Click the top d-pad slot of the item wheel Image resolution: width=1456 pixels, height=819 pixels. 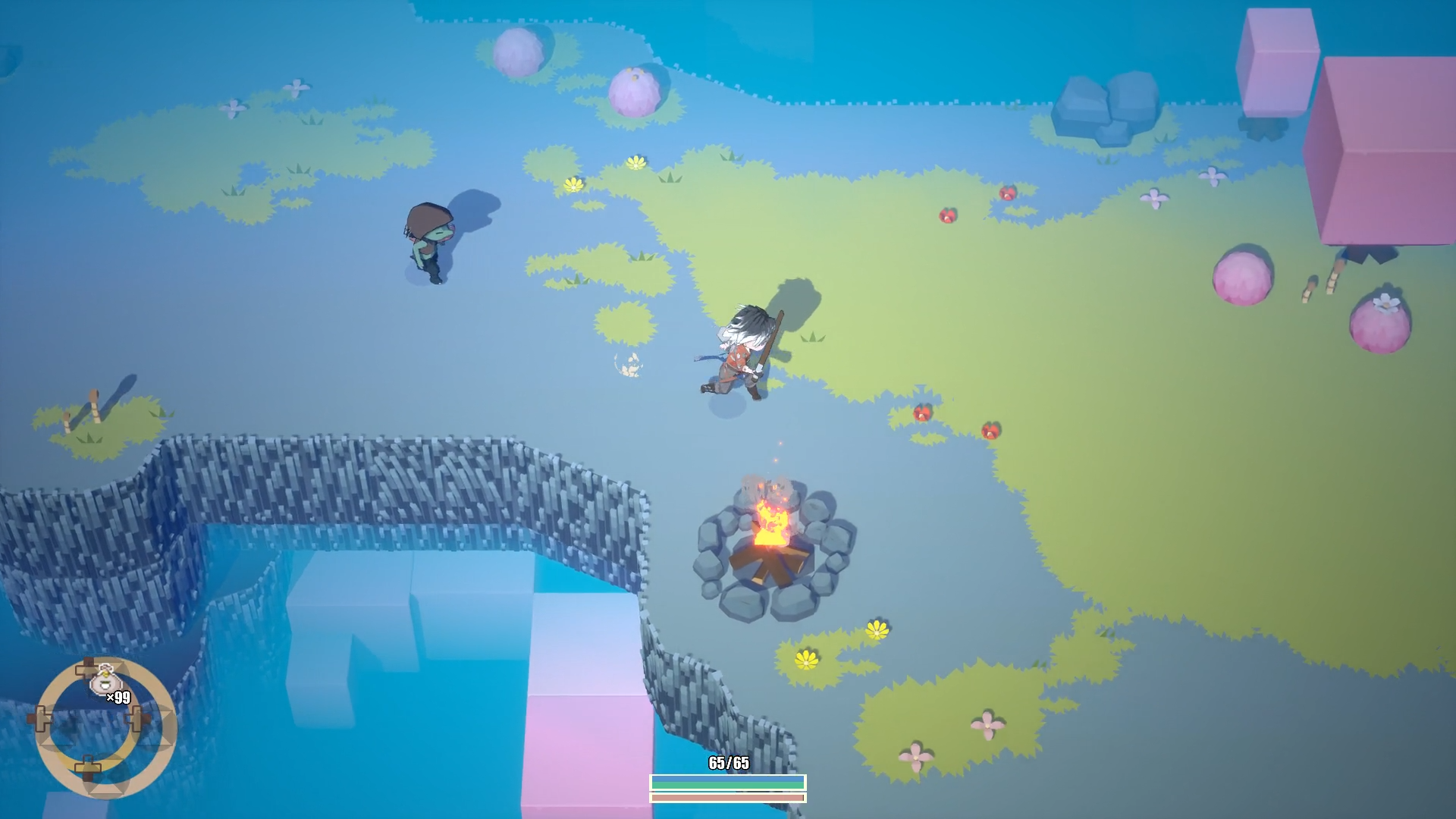[x=87, y=667]
